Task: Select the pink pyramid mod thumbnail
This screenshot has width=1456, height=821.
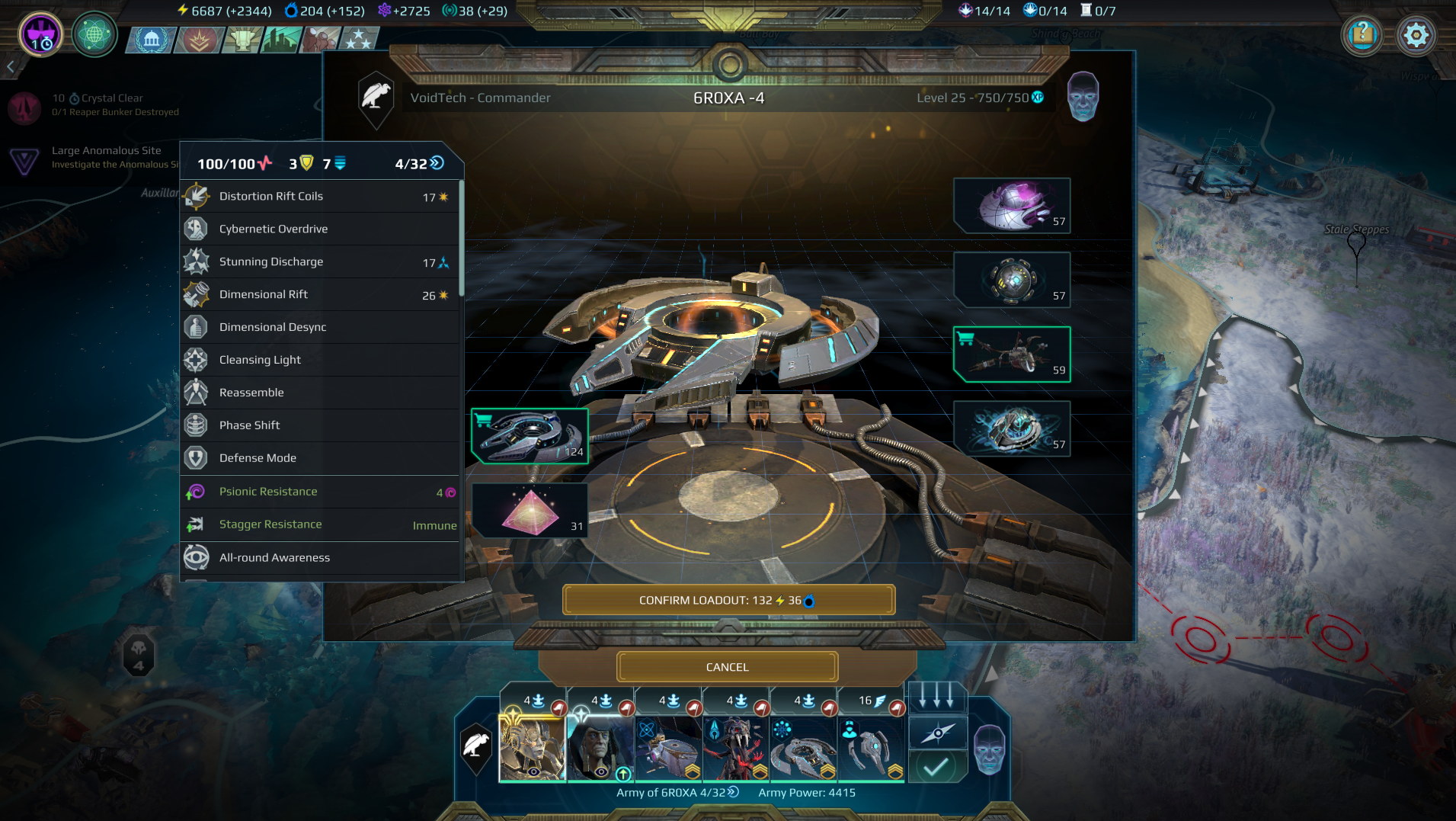Action: pyautogui.click(x=530, y=509)
